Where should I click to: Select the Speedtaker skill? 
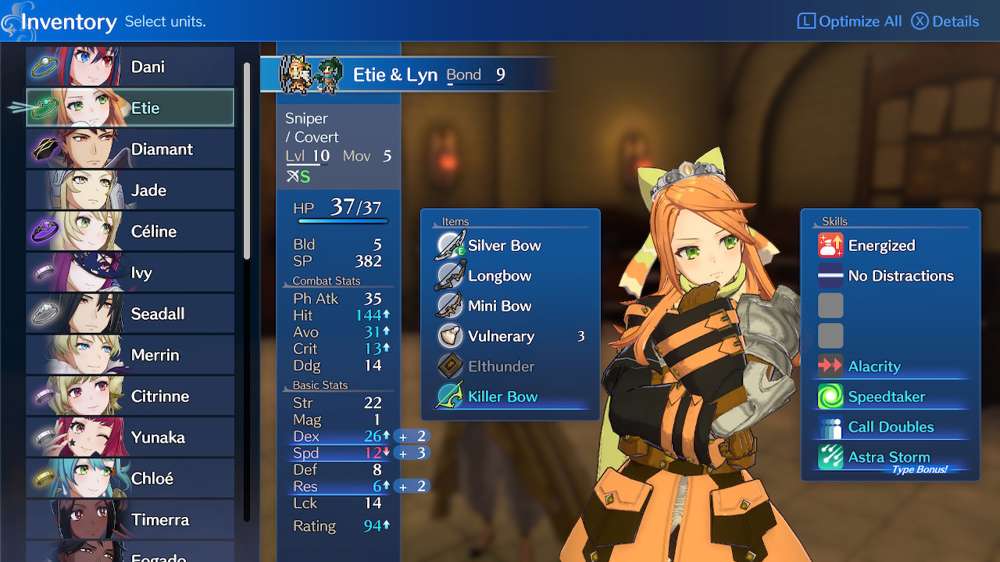pyautogui.click(x=886, y=397)
